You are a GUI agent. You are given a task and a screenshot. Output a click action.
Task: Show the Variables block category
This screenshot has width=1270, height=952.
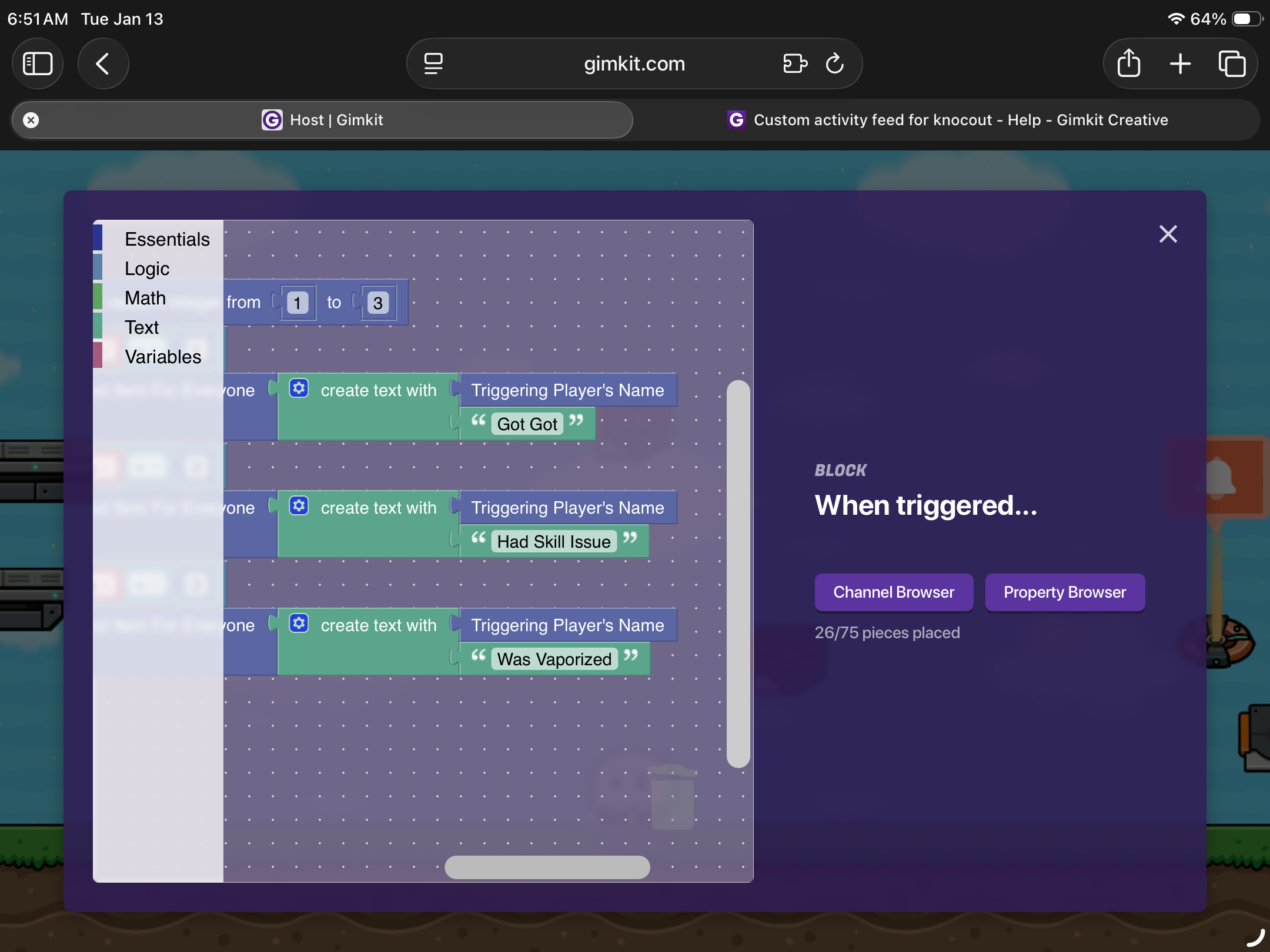point(163,357)
